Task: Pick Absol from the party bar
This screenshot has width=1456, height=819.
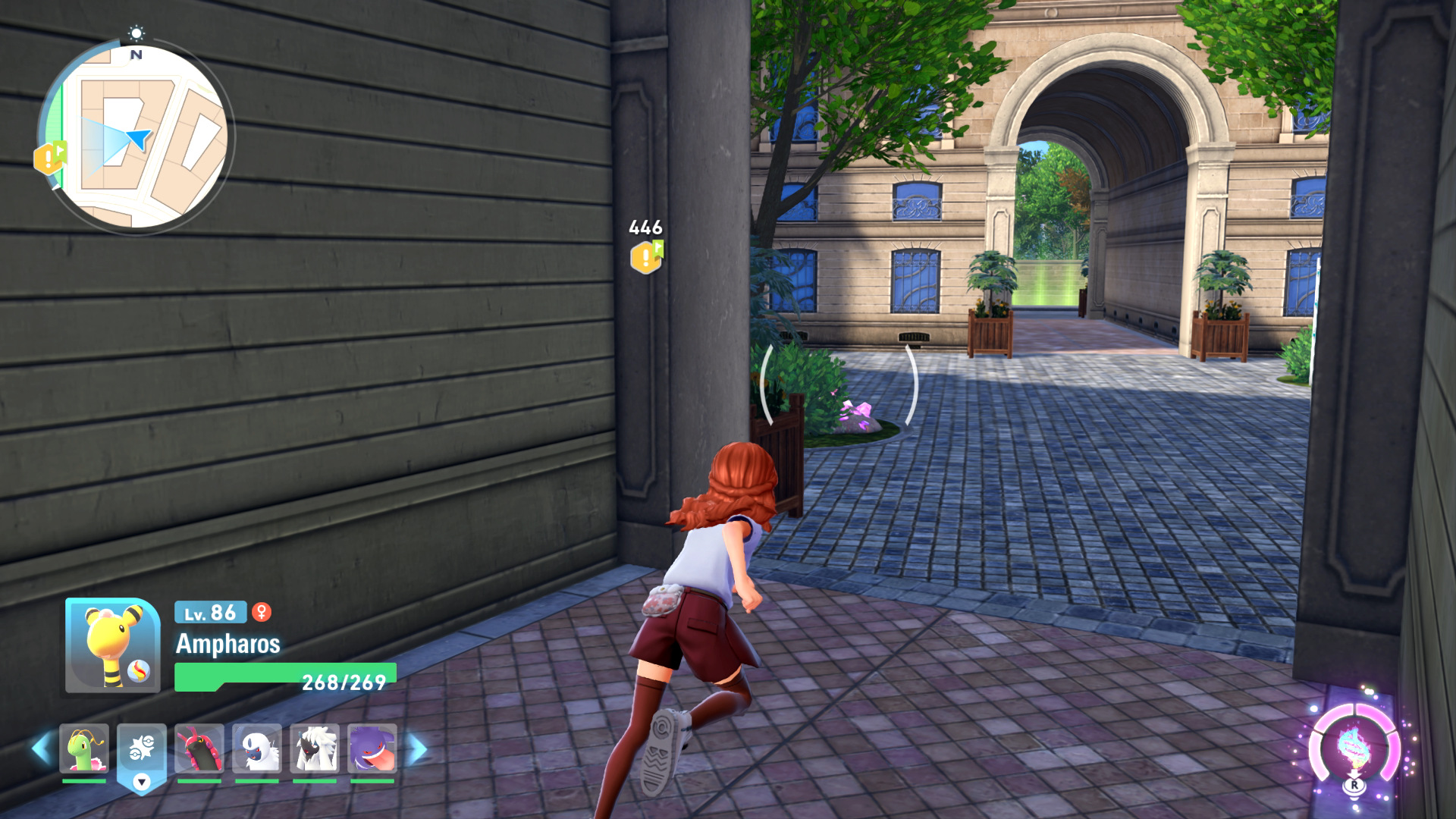Action: [x=257, y=748]
